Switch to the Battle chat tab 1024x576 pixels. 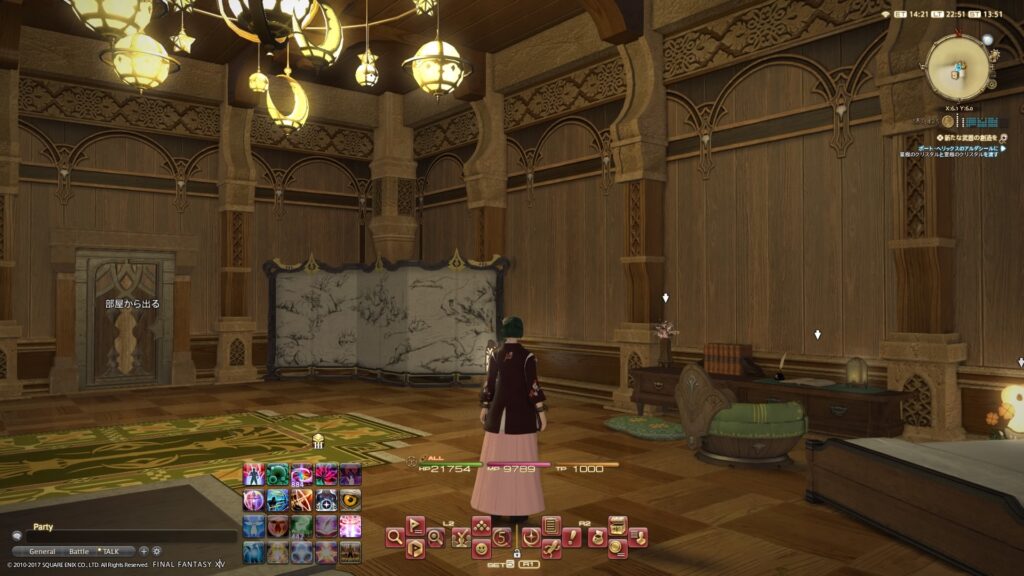(78, 551)
